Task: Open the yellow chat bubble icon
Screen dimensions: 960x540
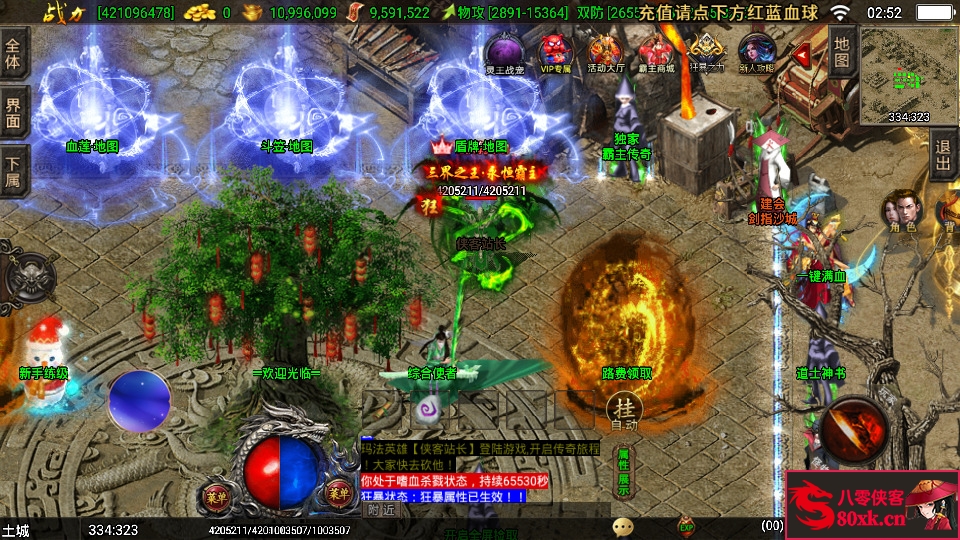Action: 624,526
